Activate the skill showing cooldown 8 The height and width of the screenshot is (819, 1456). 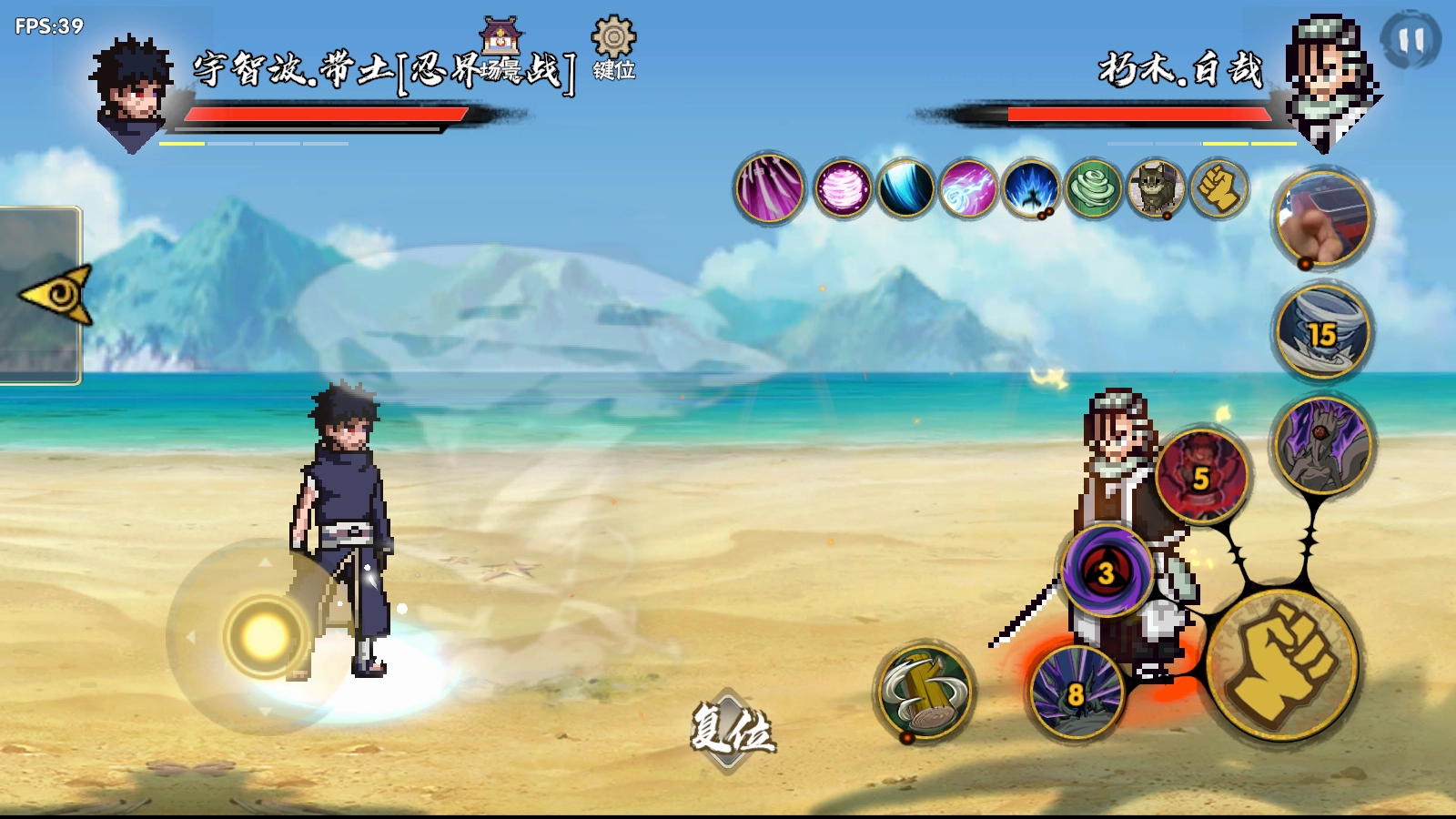[x=1077, y=693]
